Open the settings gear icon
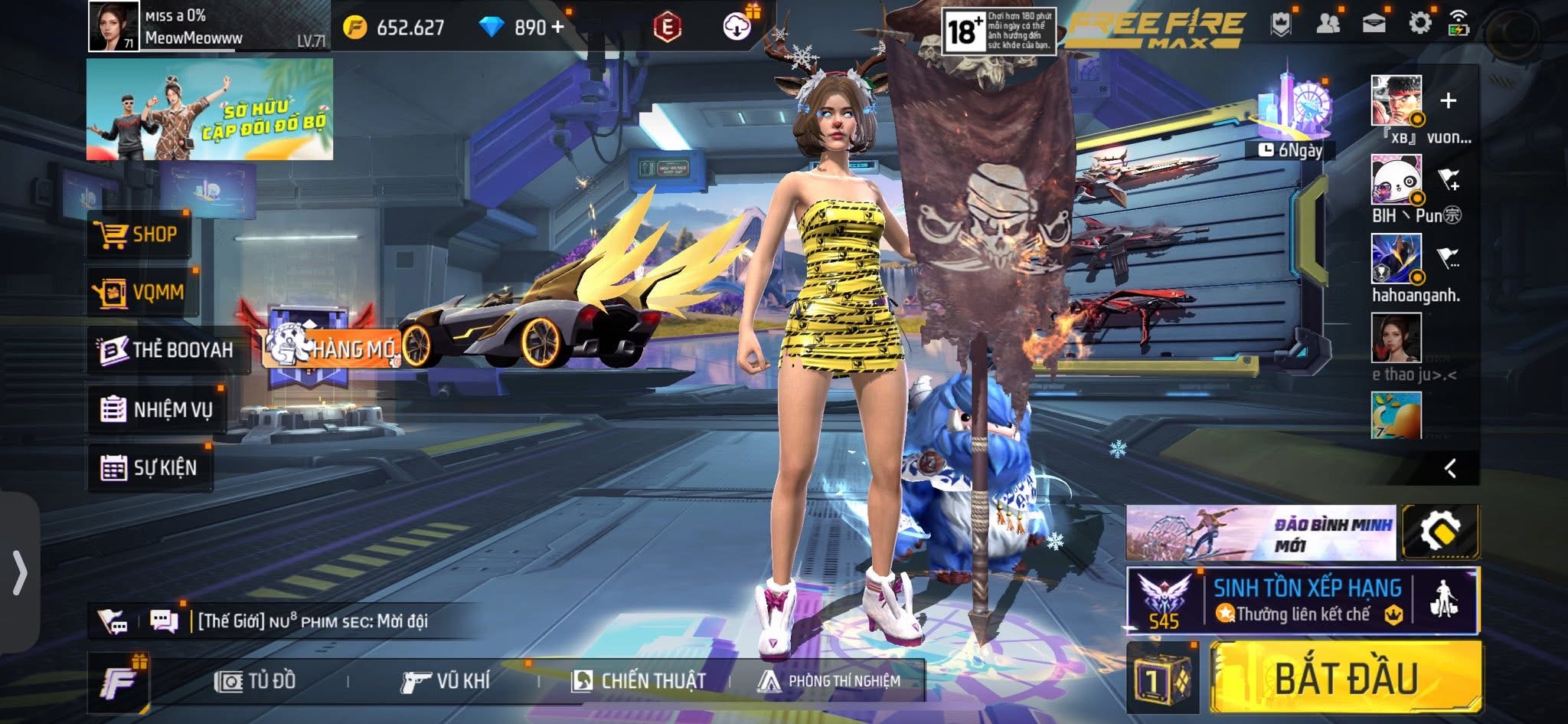1568x724 pixels. 1419,24
